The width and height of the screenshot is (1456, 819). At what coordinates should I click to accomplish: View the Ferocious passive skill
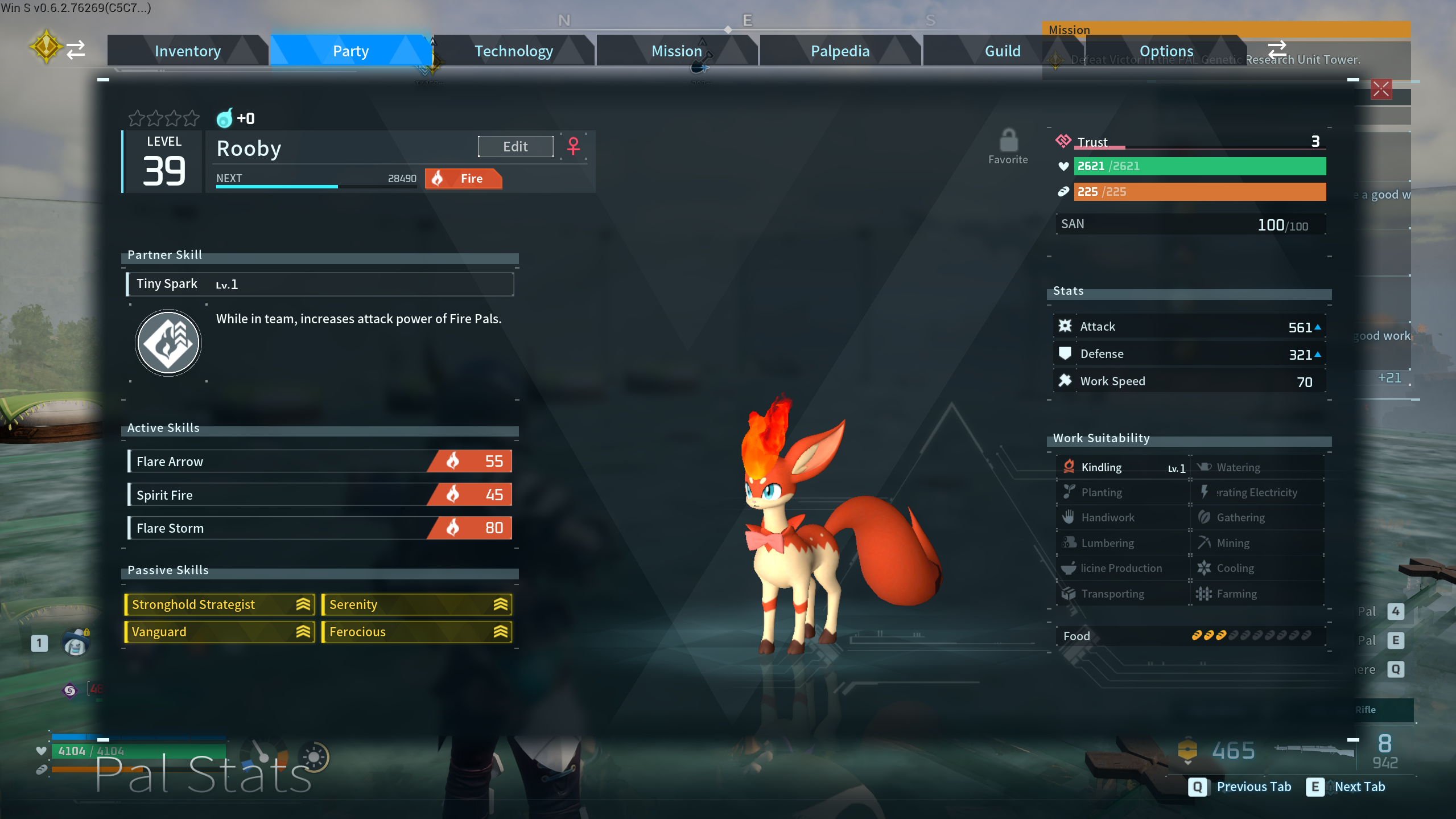click(416, 632)
